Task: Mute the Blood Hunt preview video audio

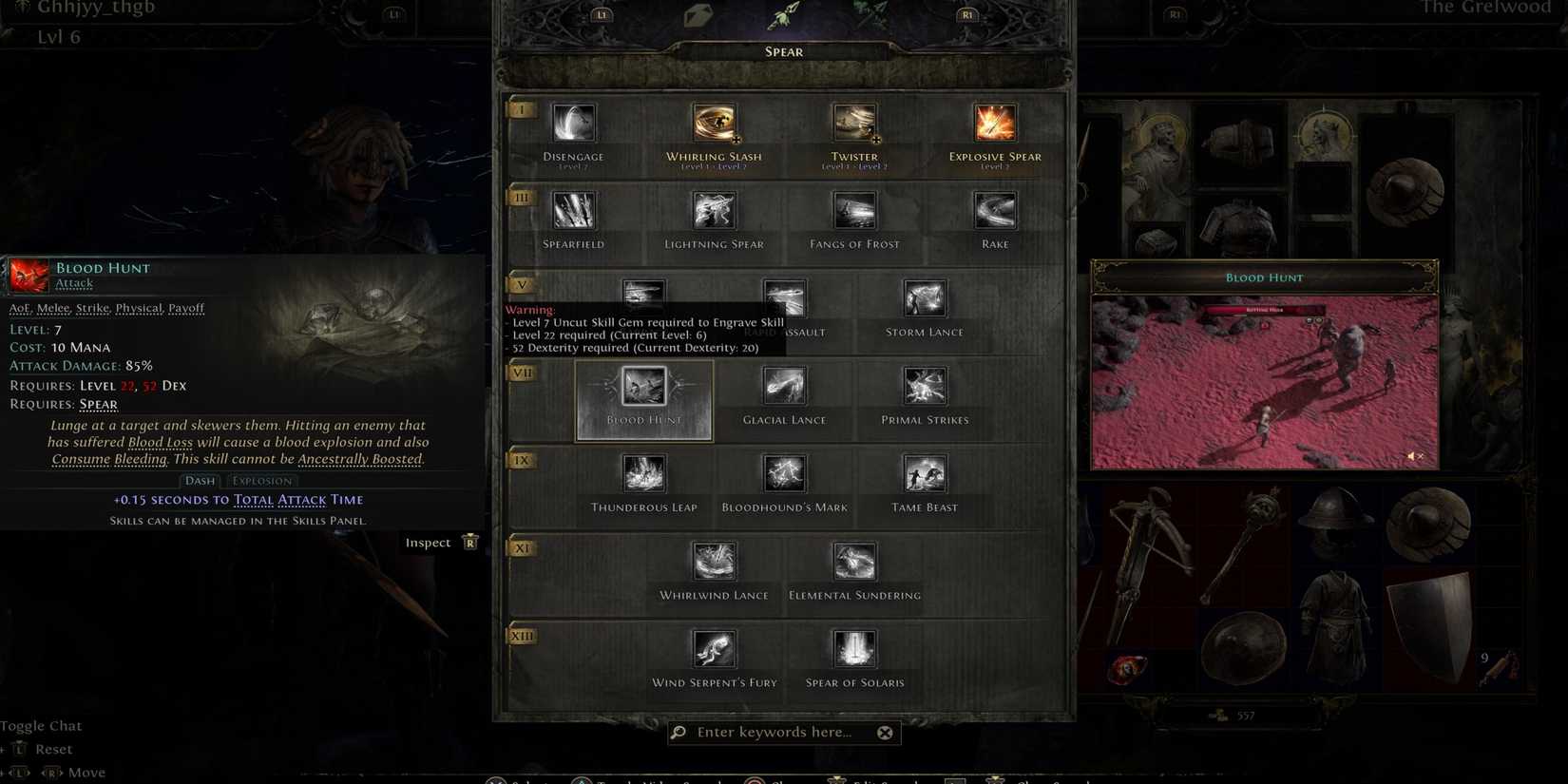Action: coord(1412,456)
